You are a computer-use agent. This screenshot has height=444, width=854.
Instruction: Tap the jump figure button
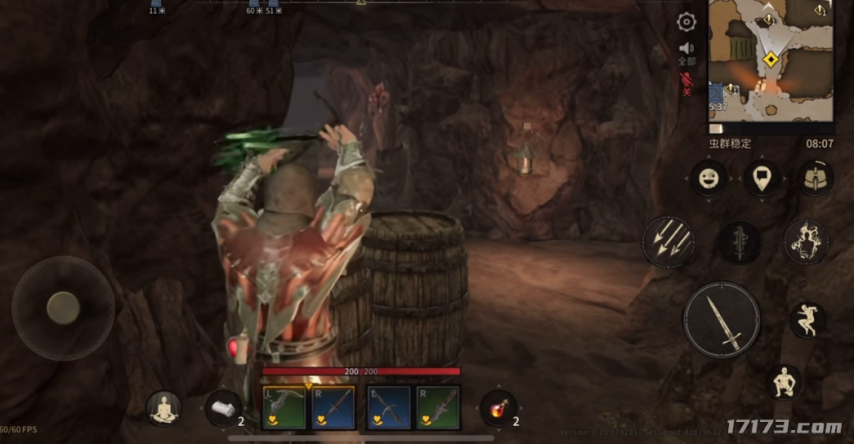coord(807,320)
